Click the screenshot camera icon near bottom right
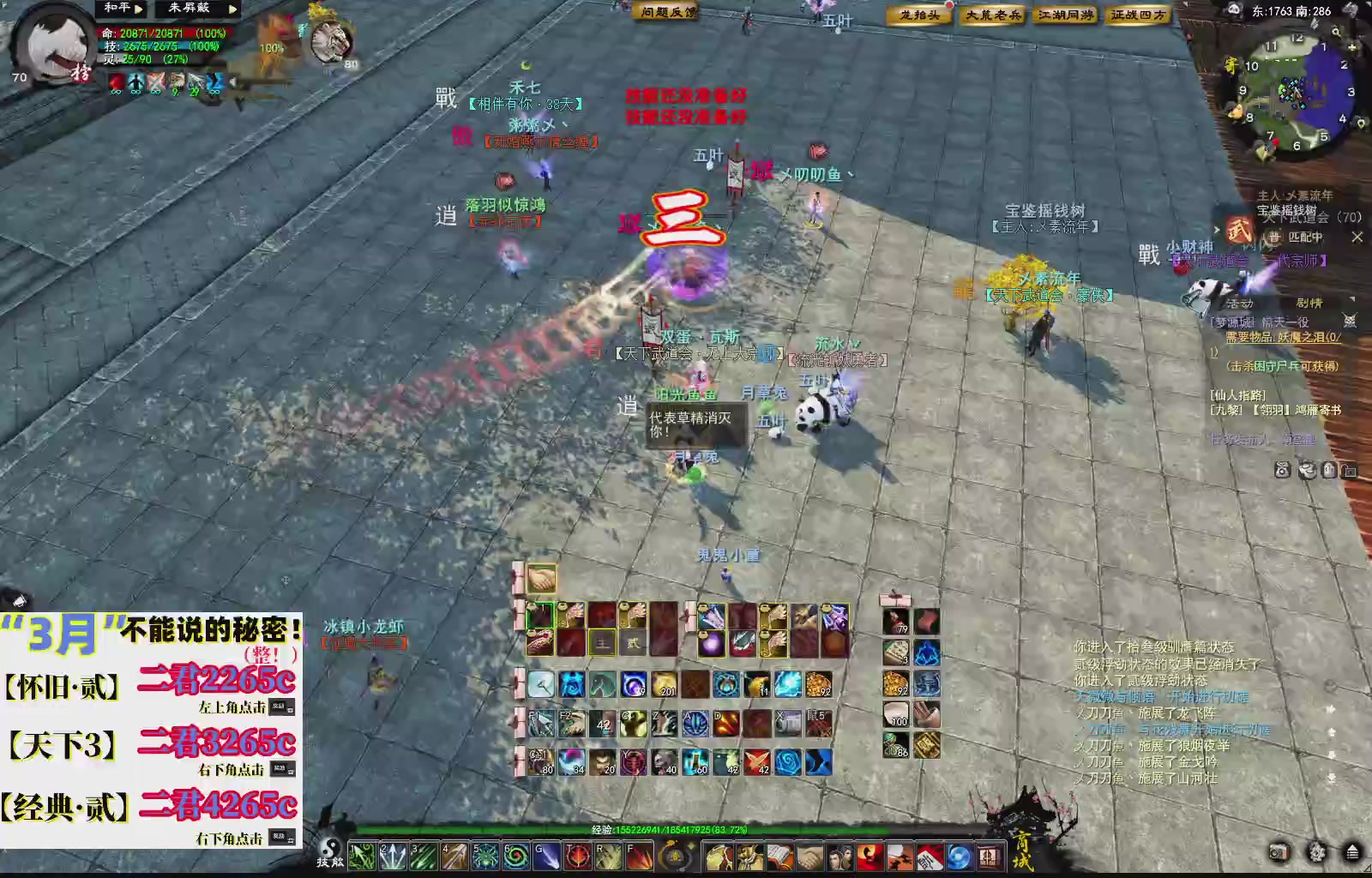Image resolution: width=1372 pixels, height=878 pixels. click(1279, 852)
